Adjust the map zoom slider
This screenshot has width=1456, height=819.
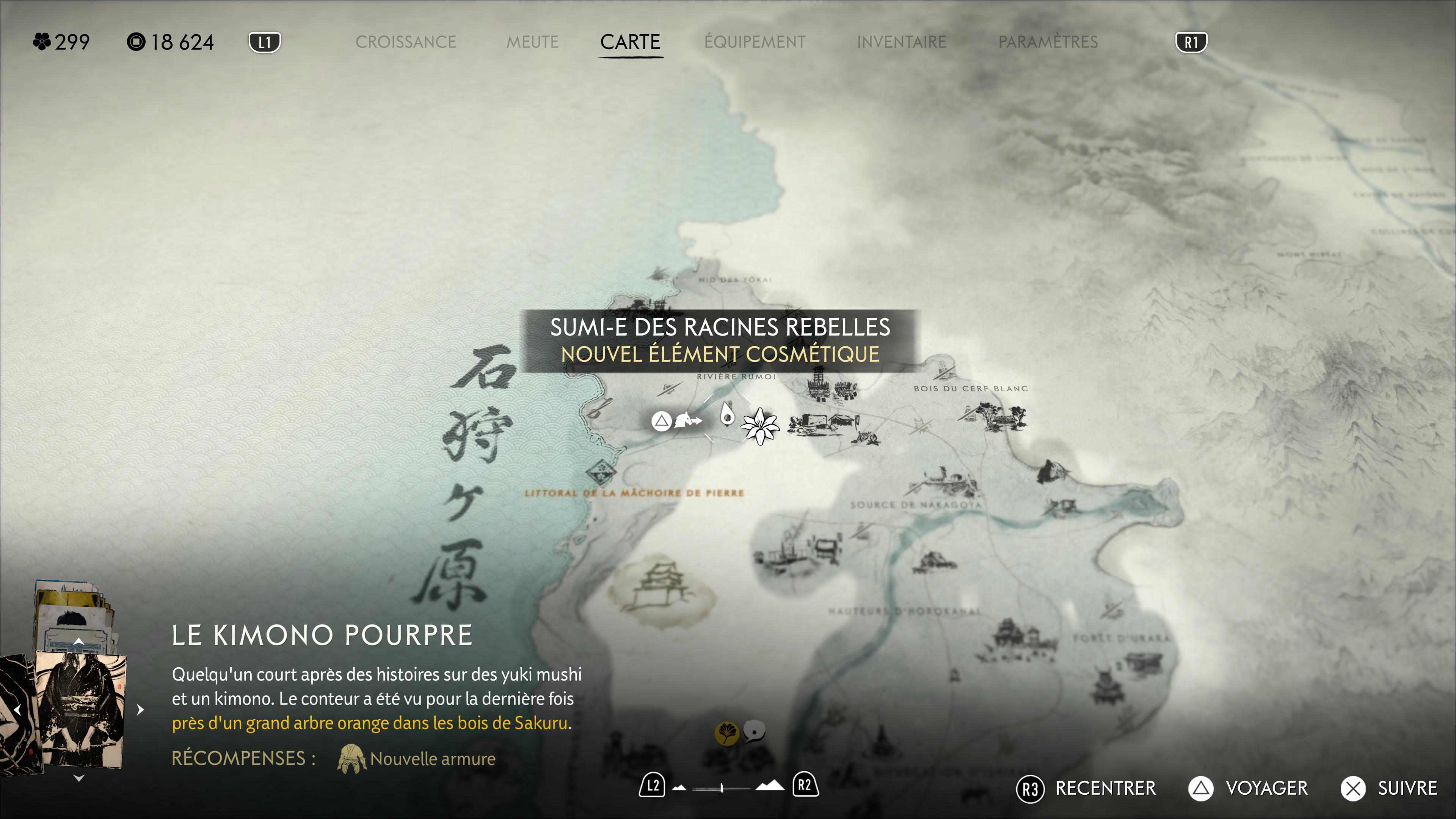coord(722,788)
